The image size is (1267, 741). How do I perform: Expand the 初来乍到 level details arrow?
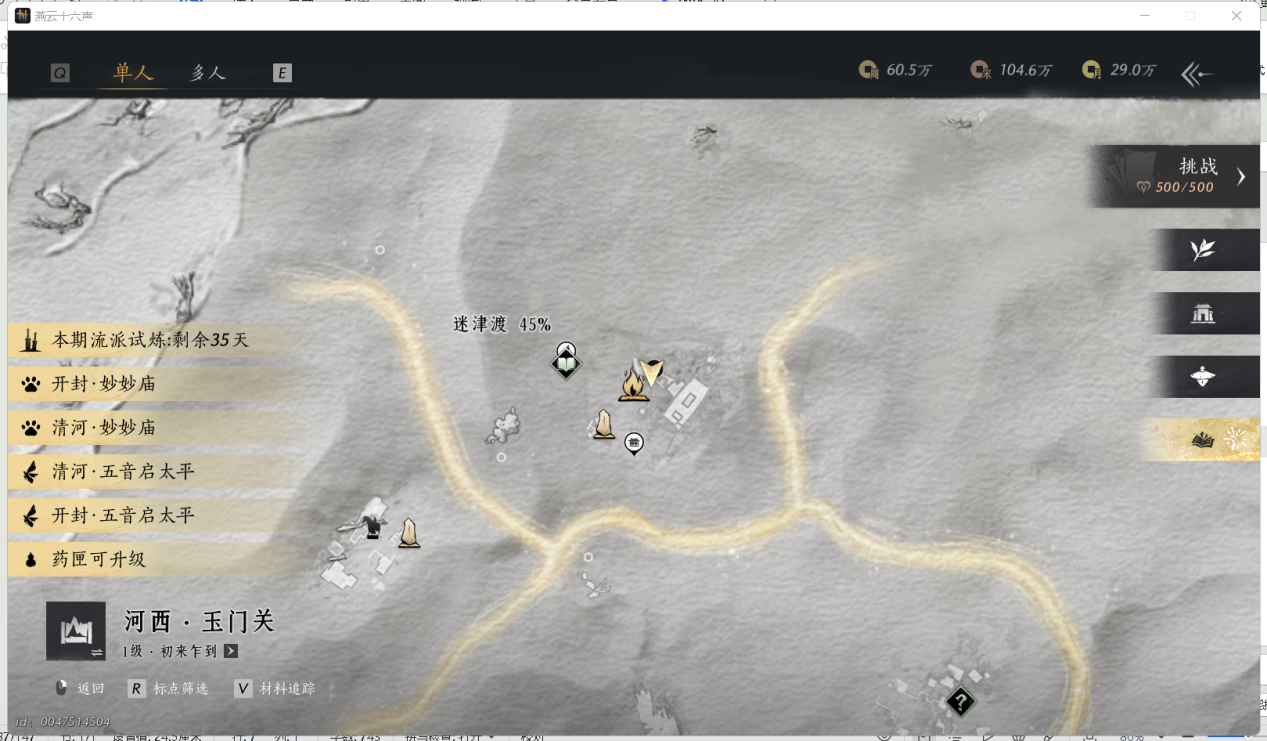coord(231,651)
